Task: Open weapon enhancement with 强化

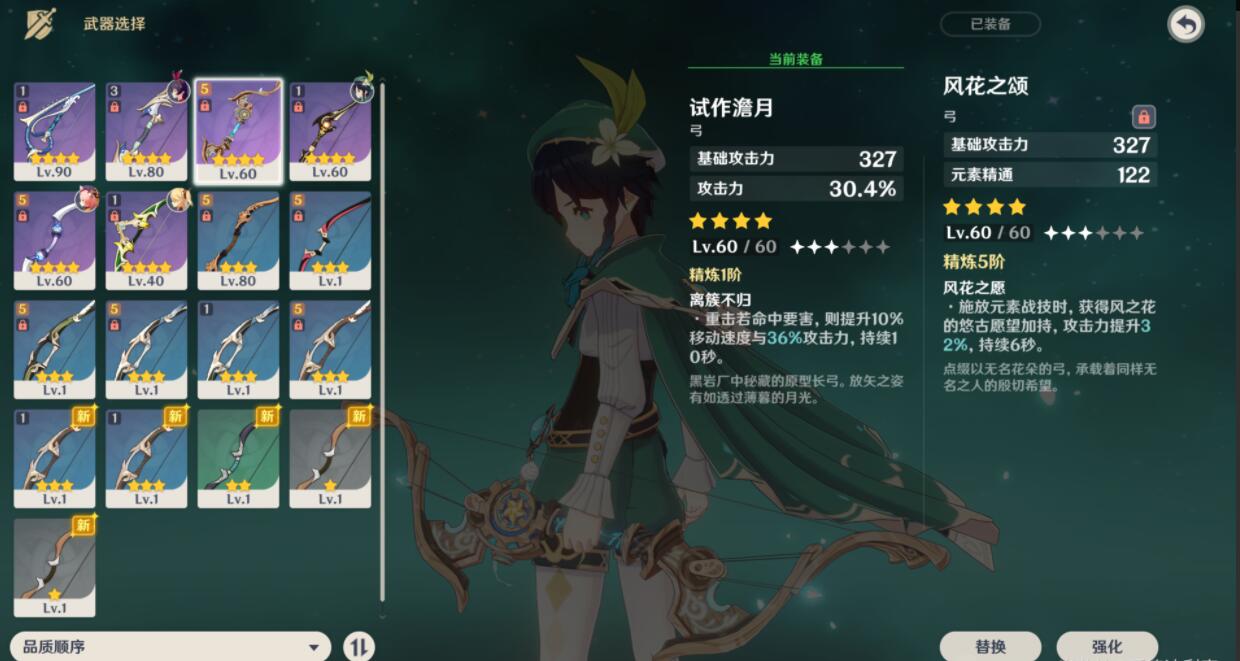Action: pos(1107,646)
